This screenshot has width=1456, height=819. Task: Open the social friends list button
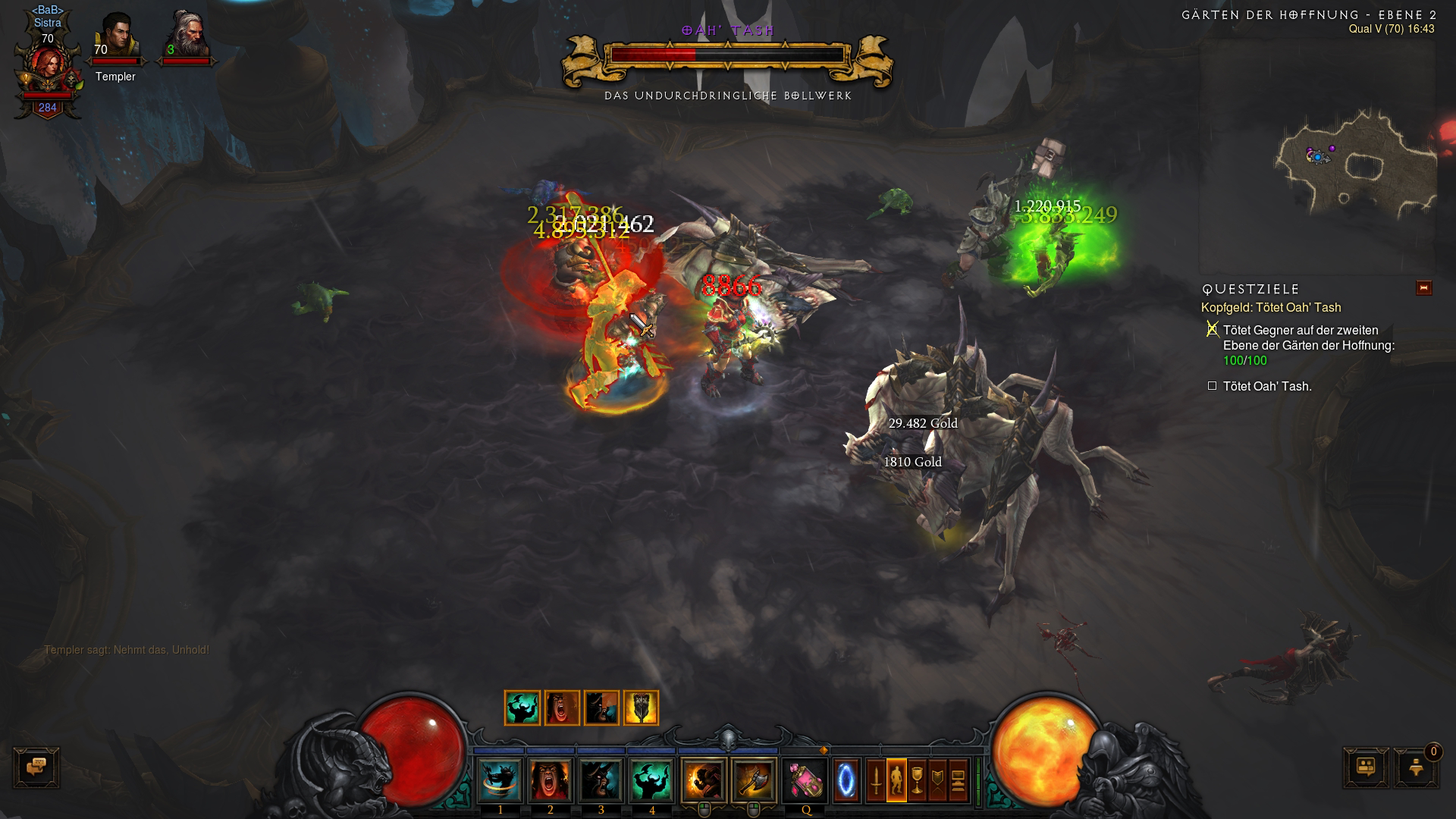pos(1367,767)
